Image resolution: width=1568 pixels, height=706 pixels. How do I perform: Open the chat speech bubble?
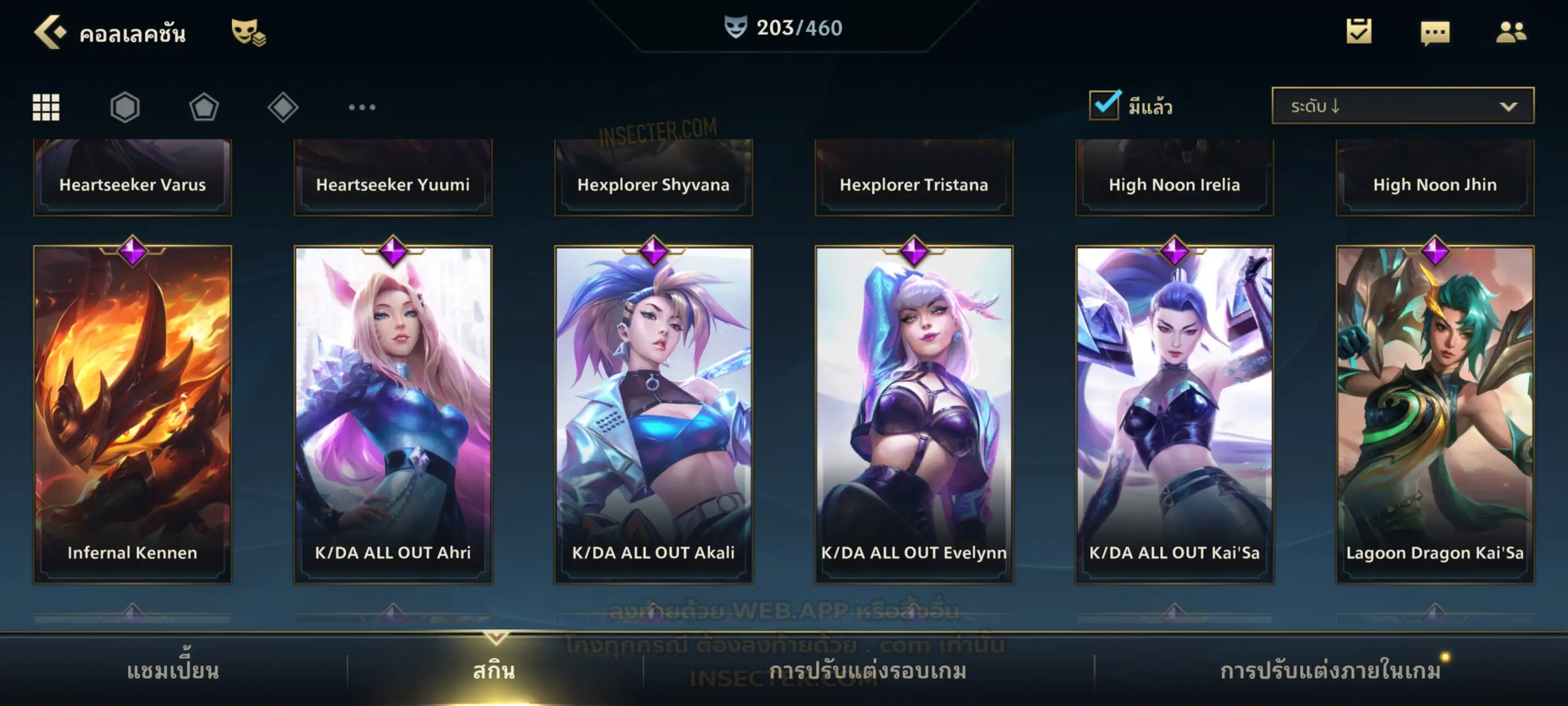point(1434,33)
